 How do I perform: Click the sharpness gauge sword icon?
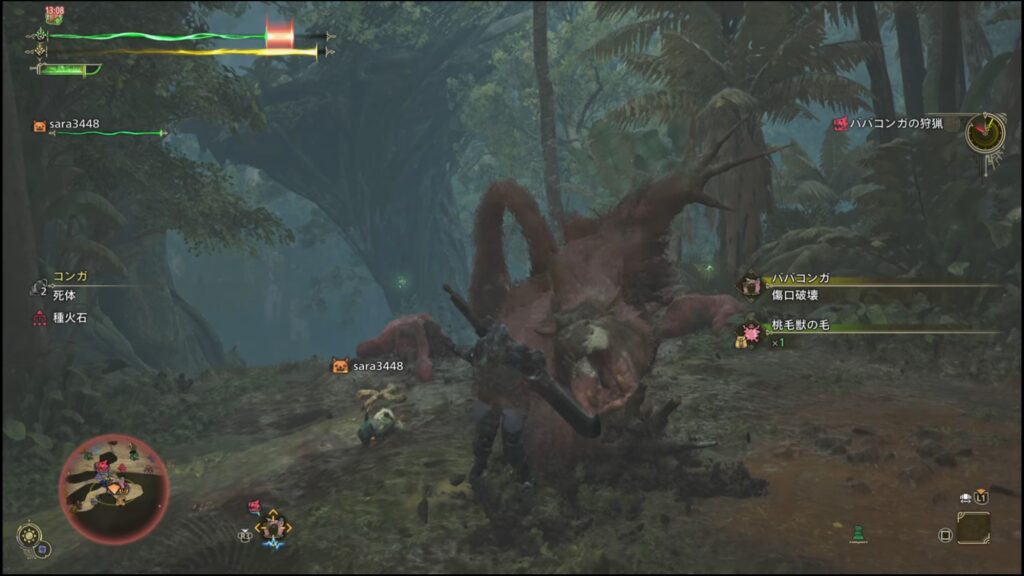point(68,69)
